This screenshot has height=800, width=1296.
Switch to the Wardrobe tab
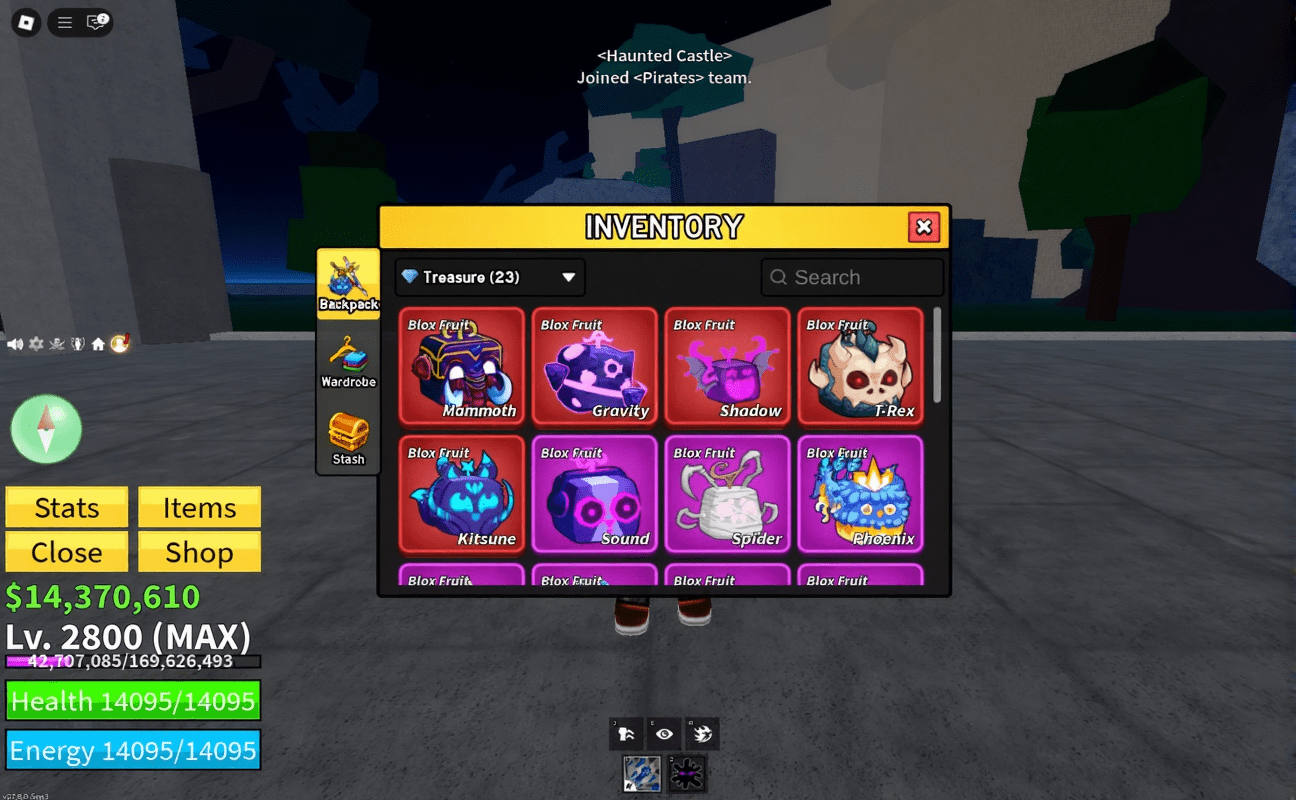coord(348,362)
